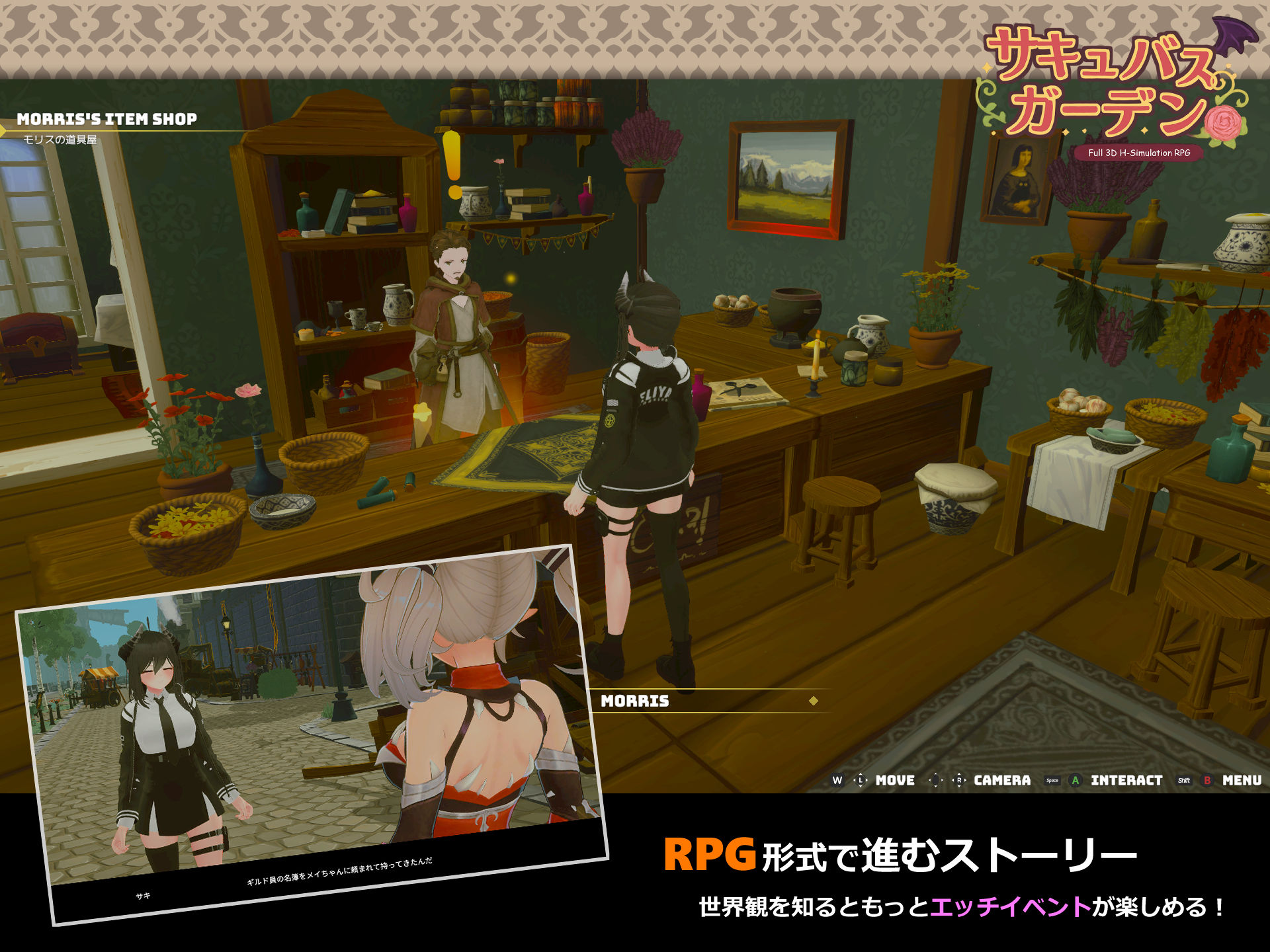The width and height of the screenshot is (1270, 952).
Task: Click the R Camera key icon
Action: pos(959,781)
